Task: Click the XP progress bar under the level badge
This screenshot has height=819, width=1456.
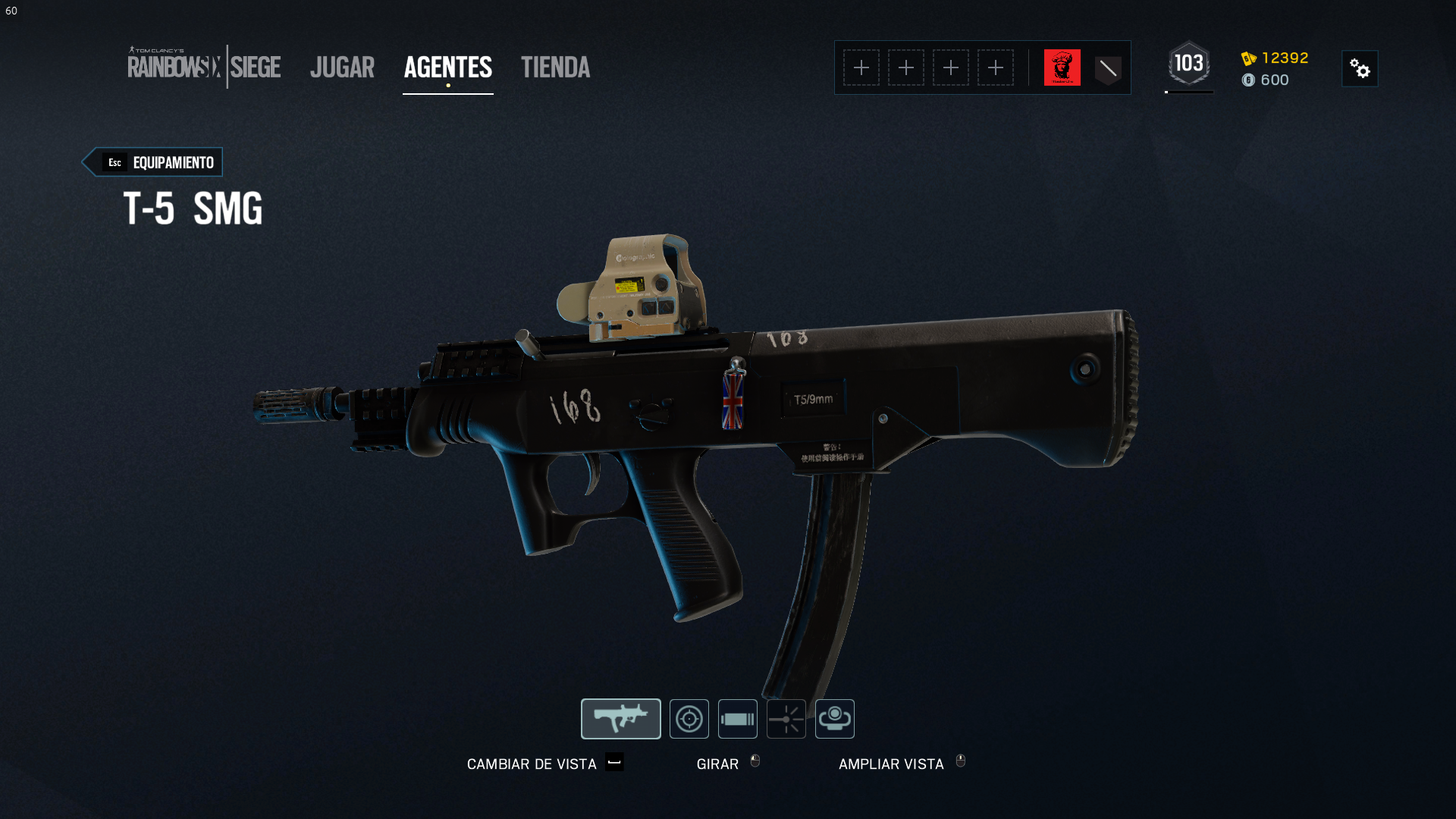Action: [1188, 91]
